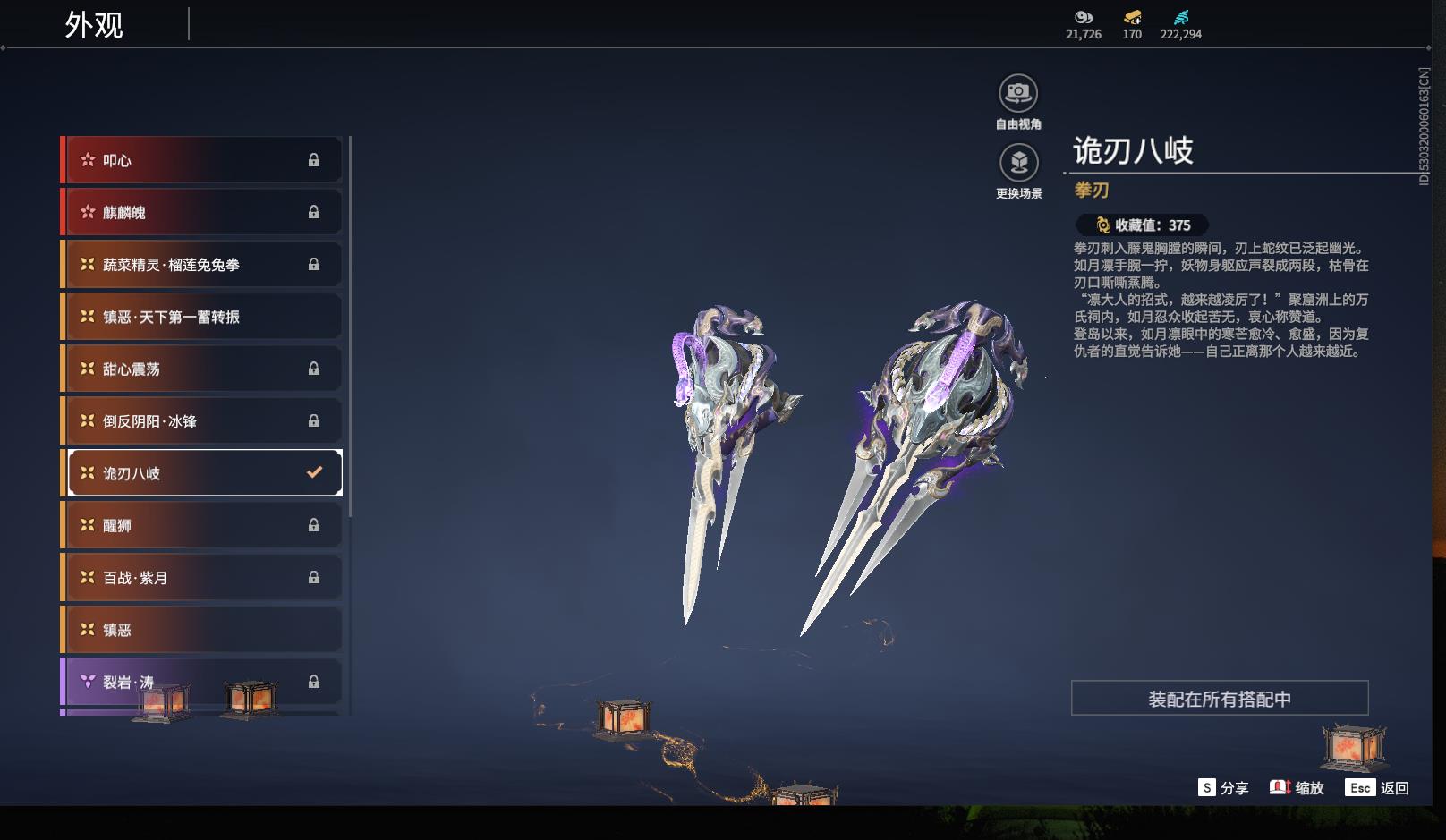Activate the 自由视角 camera button
This screenshot has height=840, width=1446.
(x=1018, y=93)
